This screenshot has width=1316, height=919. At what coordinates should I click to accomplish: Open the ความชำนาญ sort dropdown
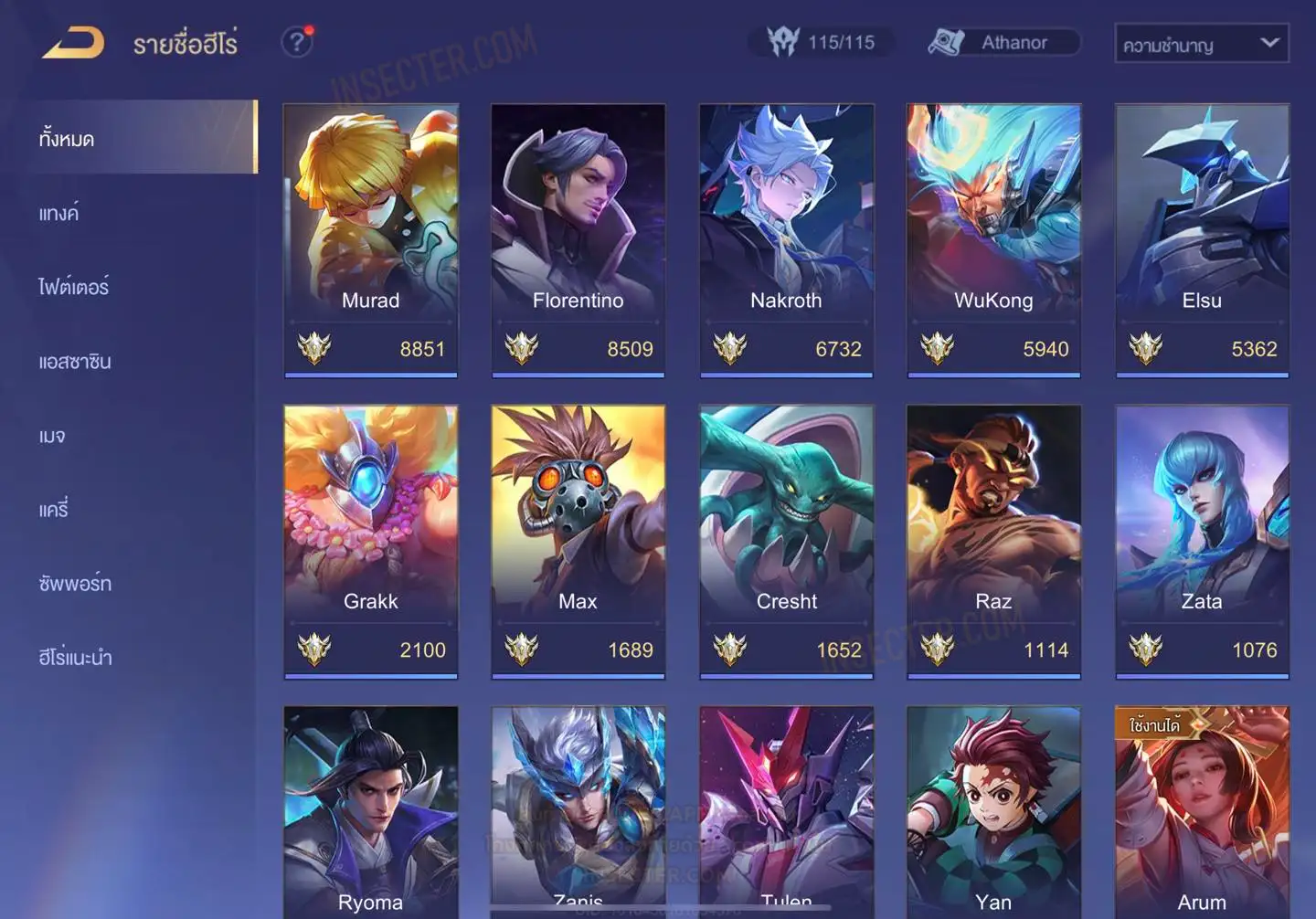coord(1201,44)
